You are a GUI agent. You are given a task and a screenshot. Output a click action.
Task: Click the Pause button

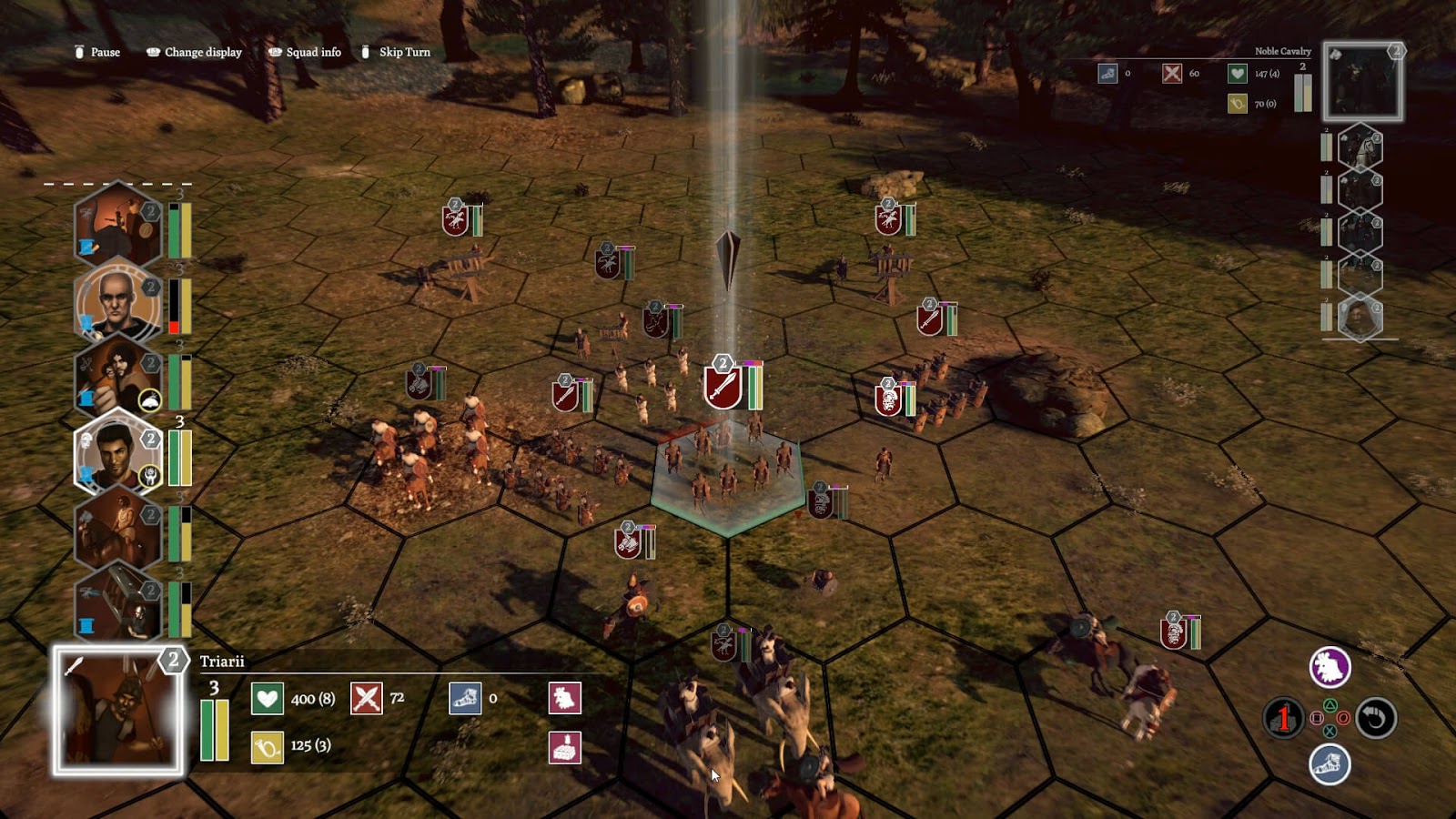[x=98, y=53]
